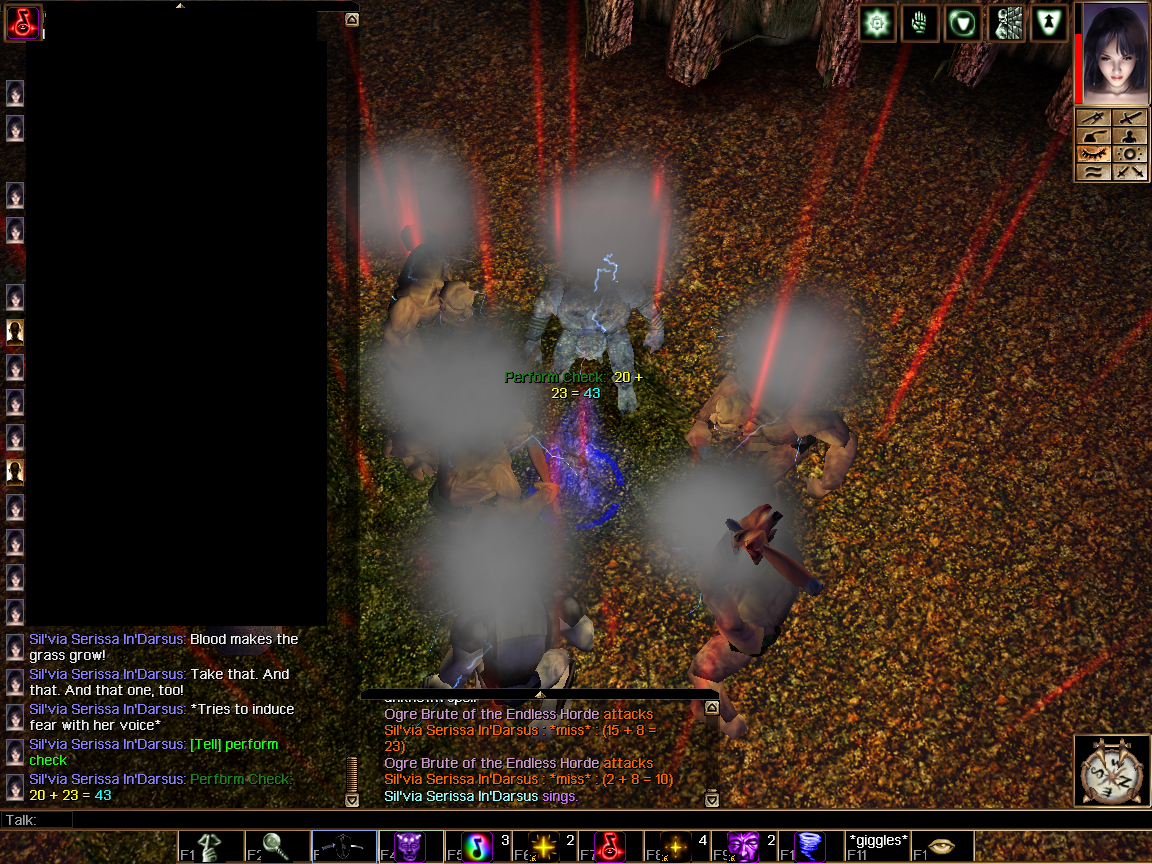1152x864 pixels.
Task: Activate the shushing hand stealth slot
Action: (x=211, y=847)
